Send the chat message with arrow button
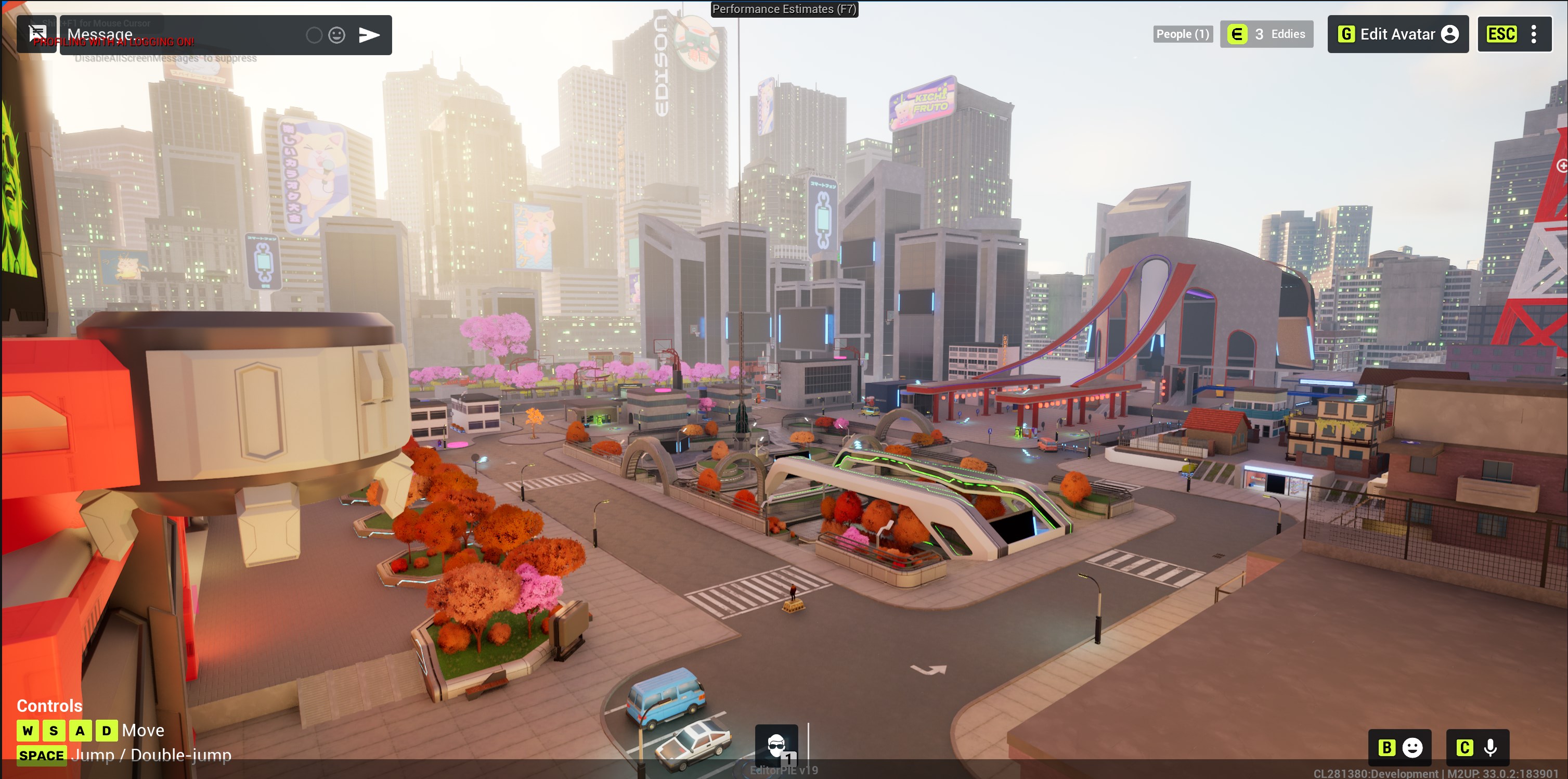The image size is (1568, 779). [369, 35]
